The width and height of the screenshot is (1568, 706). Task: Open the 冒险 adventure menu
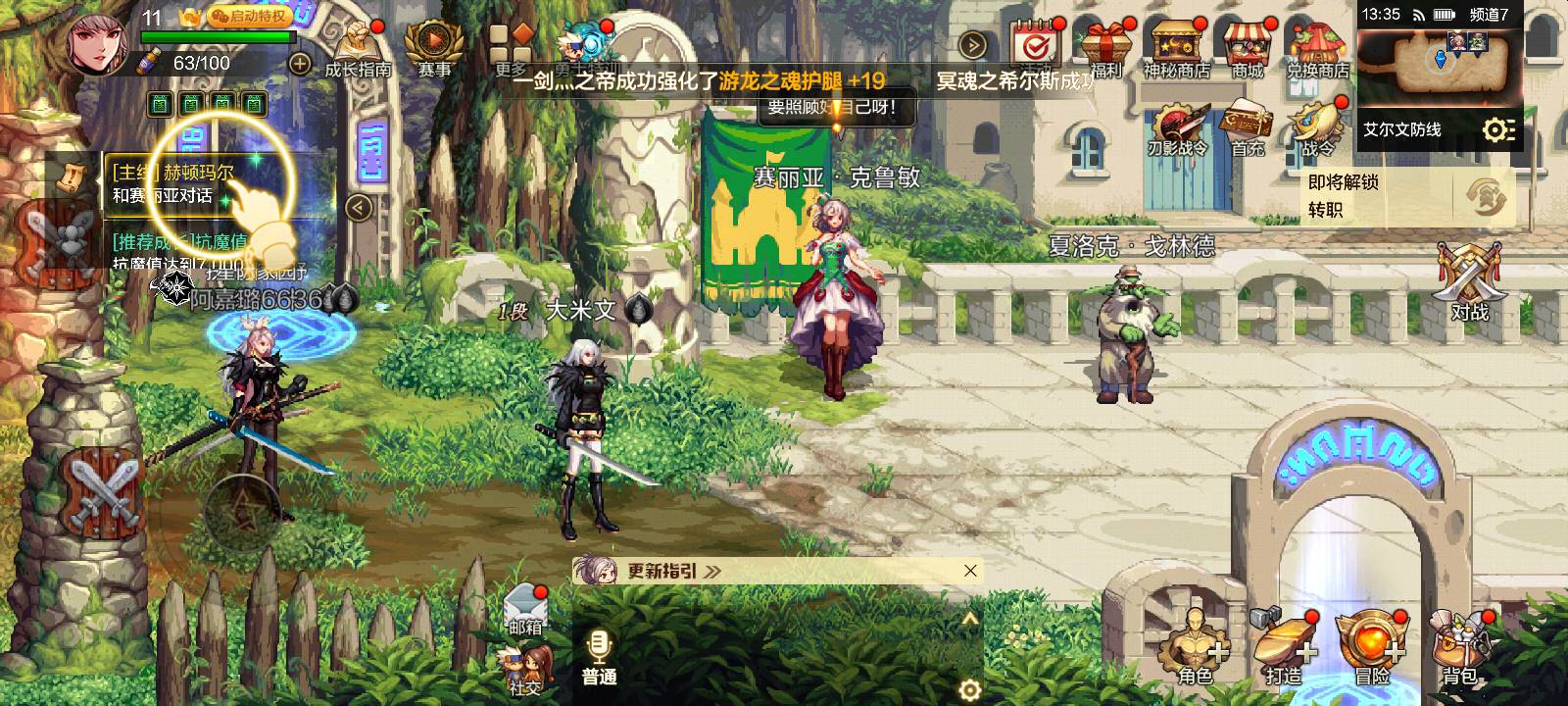pos(1372,649)
